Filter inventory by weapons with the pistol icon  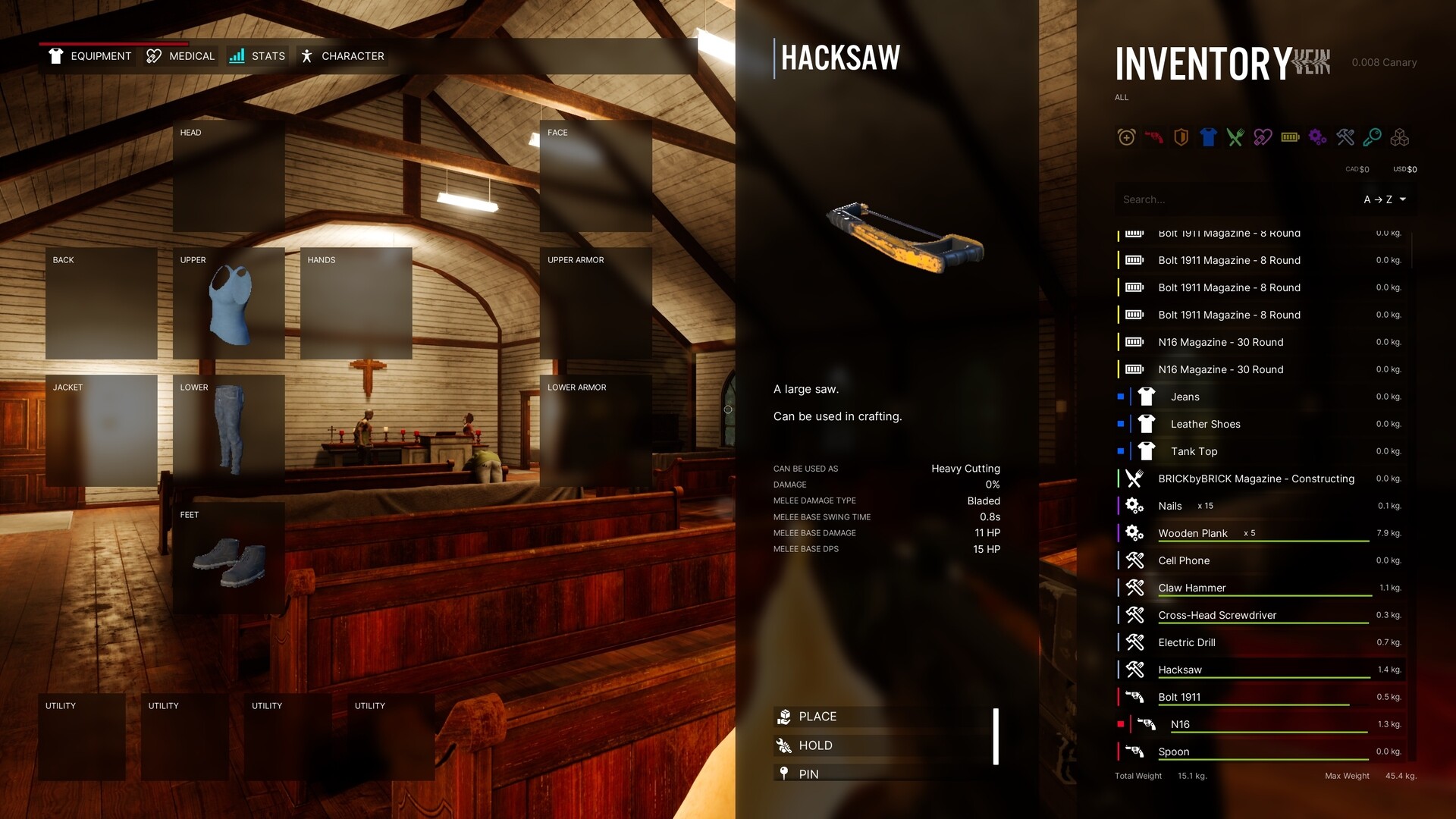[x=1153, y=137]
